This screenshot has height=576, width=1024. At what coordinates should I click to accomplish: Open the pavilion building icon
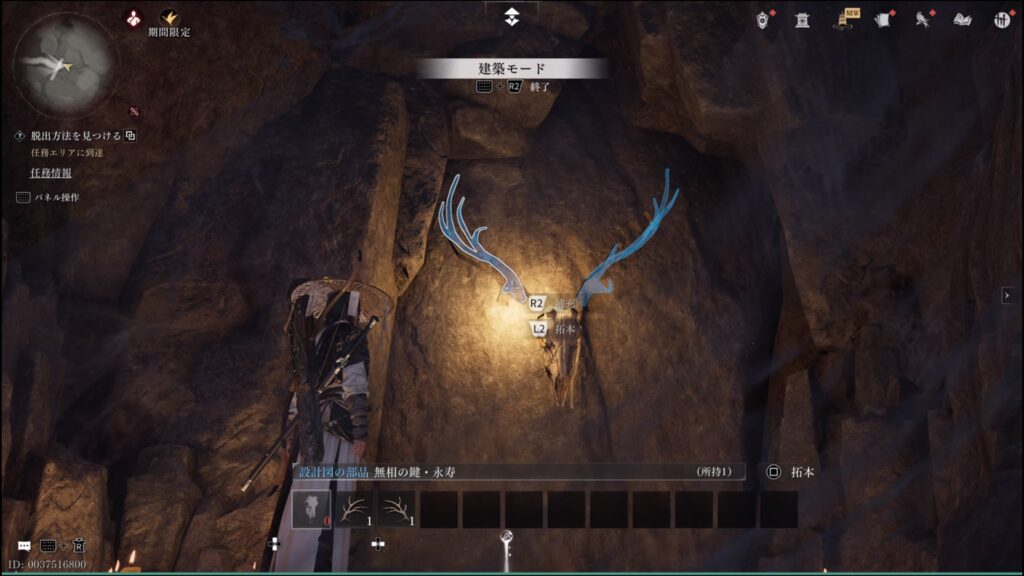click(802, 19)
